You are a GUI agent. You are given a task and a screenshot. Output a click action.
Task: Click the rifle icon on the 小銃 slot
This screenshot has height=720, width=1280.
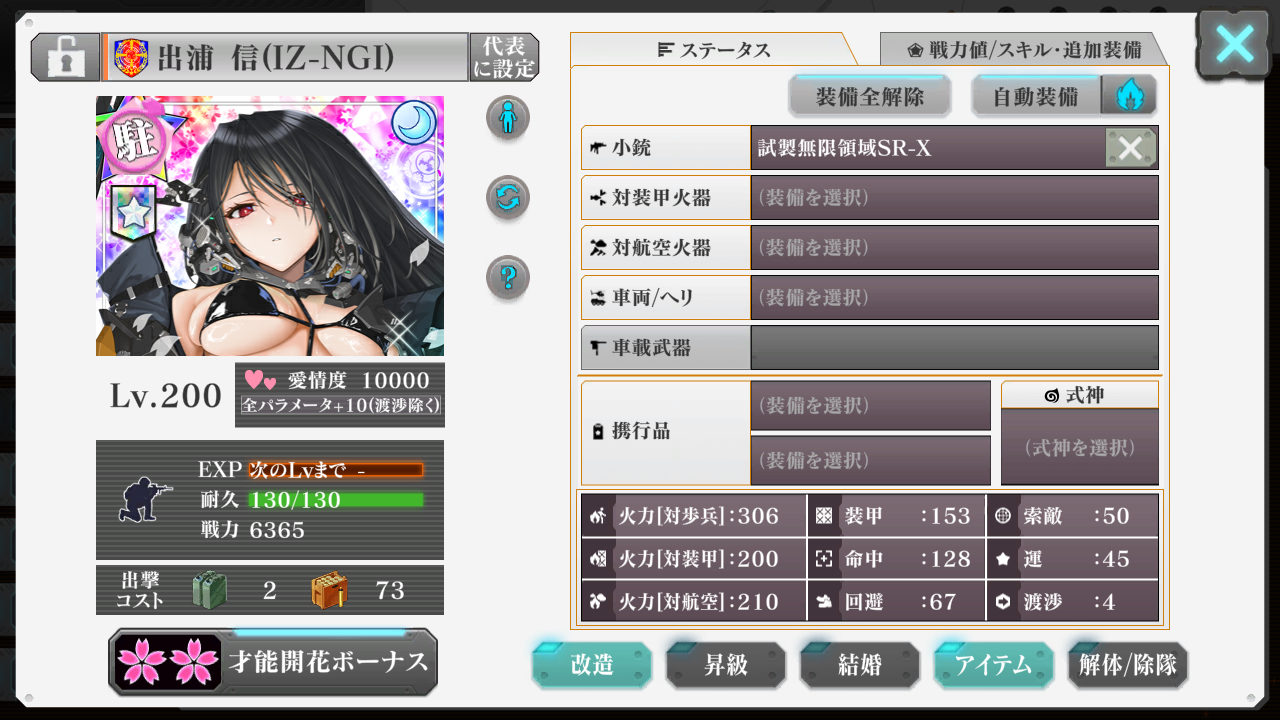tap(597, 147)
